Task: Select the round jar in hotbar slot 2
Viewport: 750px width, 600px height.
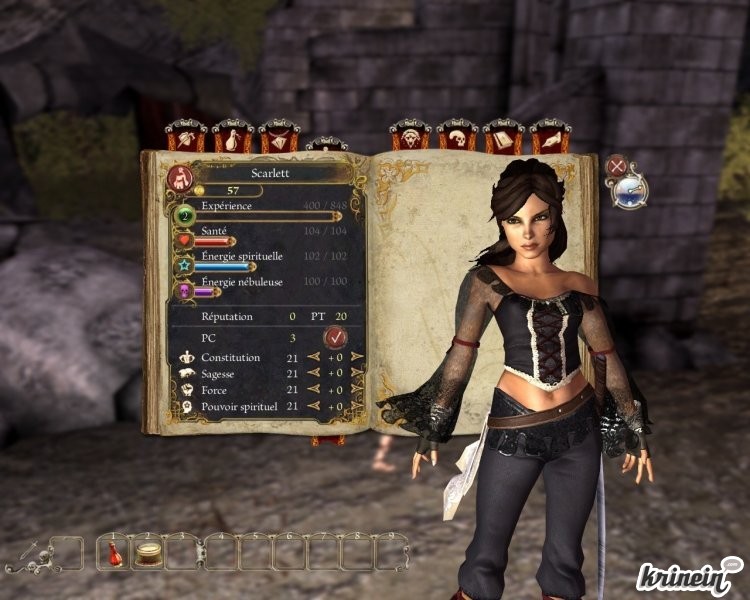Action: coord(150,553)
